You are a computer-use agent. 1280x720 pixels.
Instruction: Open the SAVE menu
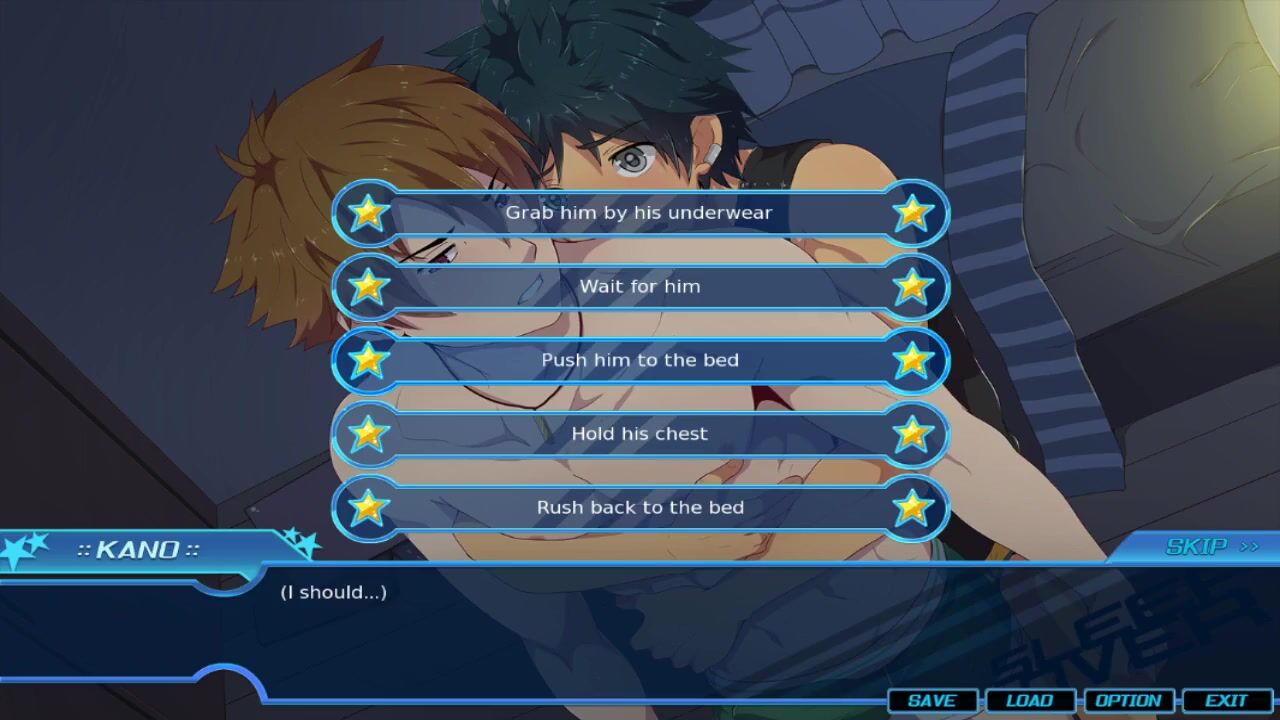pos(932,701)
